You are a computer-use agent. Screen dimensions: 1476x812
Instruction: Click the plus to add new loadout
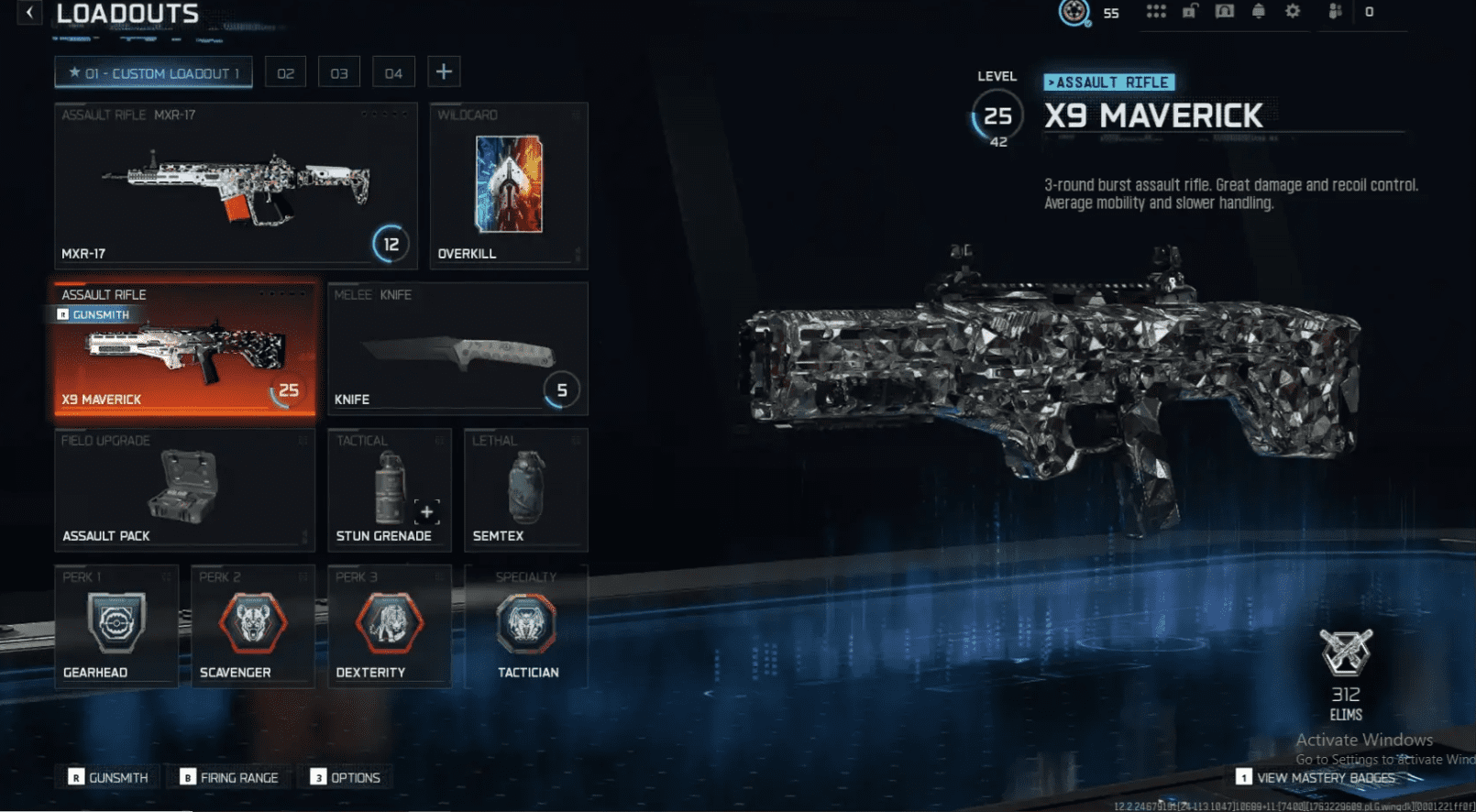[444, 71]
